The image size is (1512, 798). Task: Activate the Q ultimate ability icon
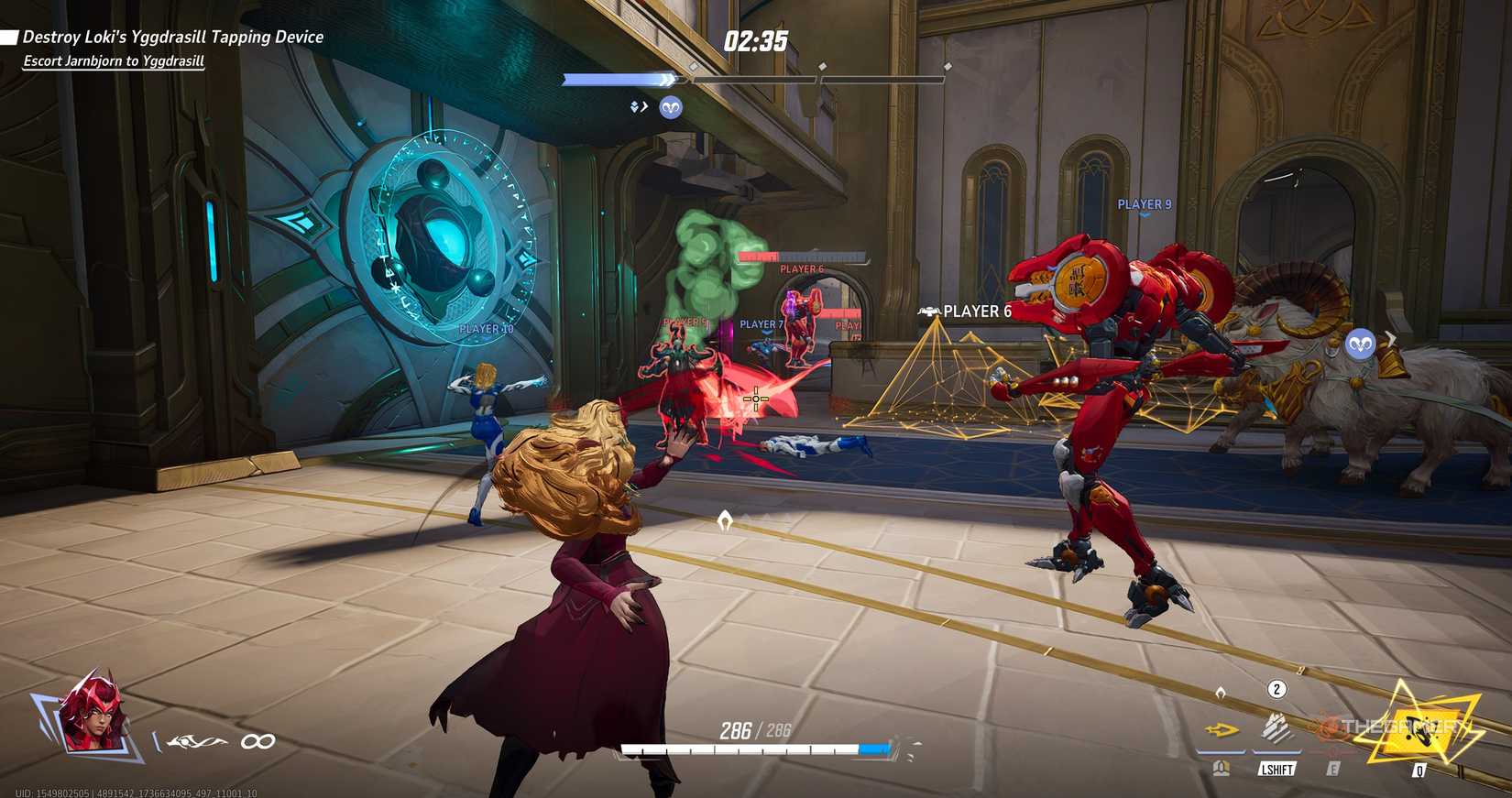[x=1418, y=728]
